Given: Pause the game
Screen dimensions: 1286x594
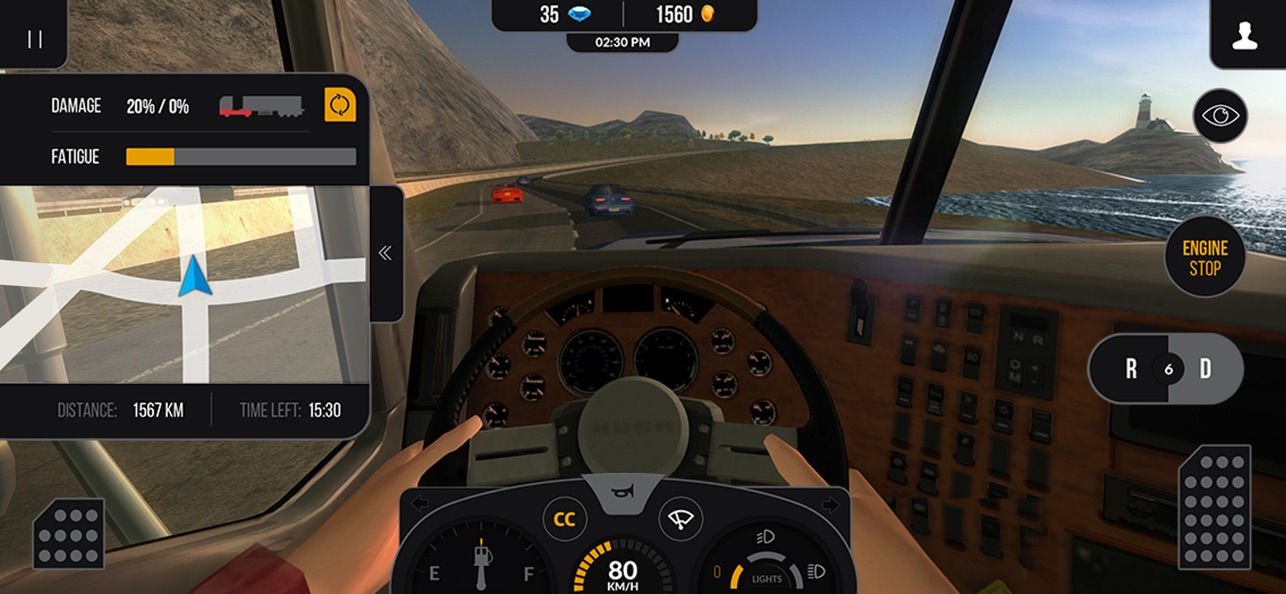Looking at the screenshot, I should pos(35,39).
